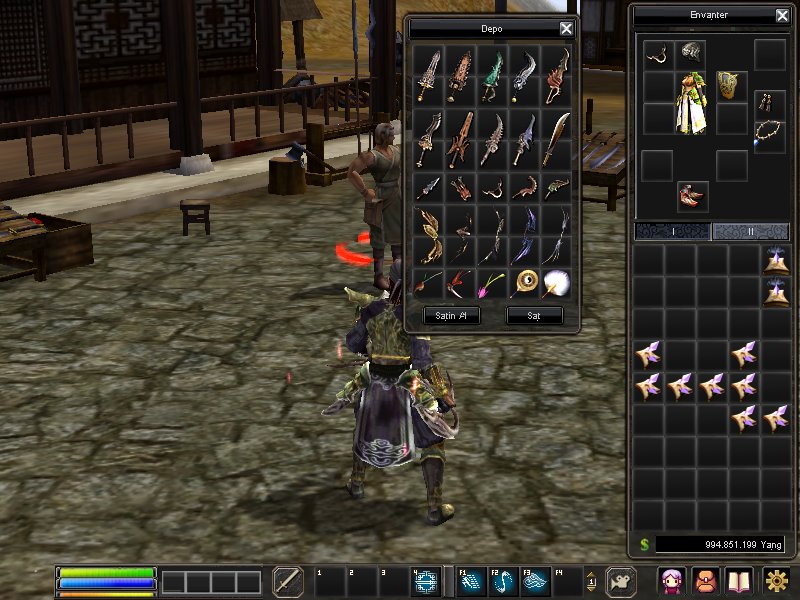Select the curved broad scimitar in the shop
800x600 pixels.
tap(556, 138)
